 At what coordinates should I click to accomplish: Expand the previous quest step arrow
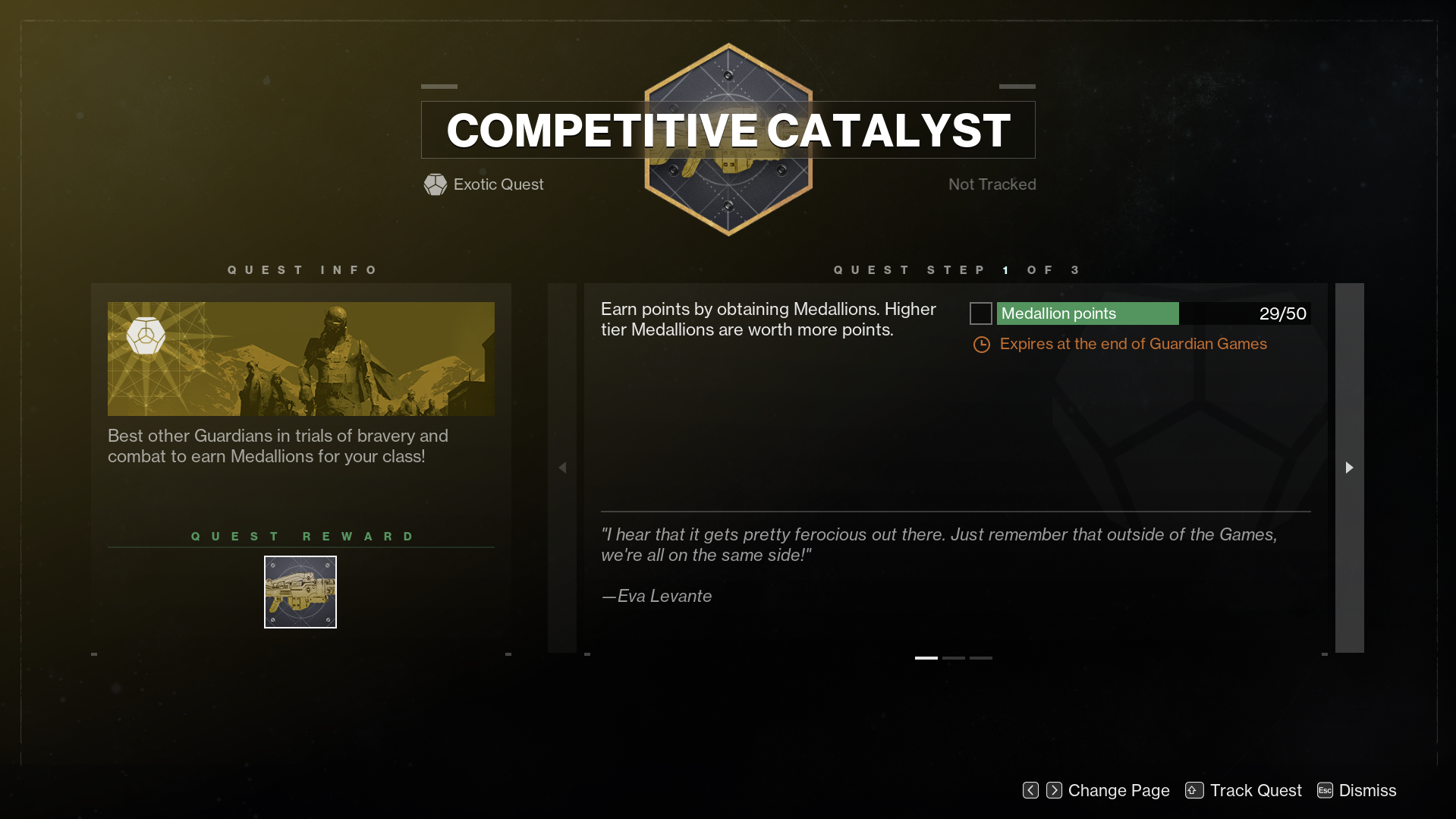point(562,468)
